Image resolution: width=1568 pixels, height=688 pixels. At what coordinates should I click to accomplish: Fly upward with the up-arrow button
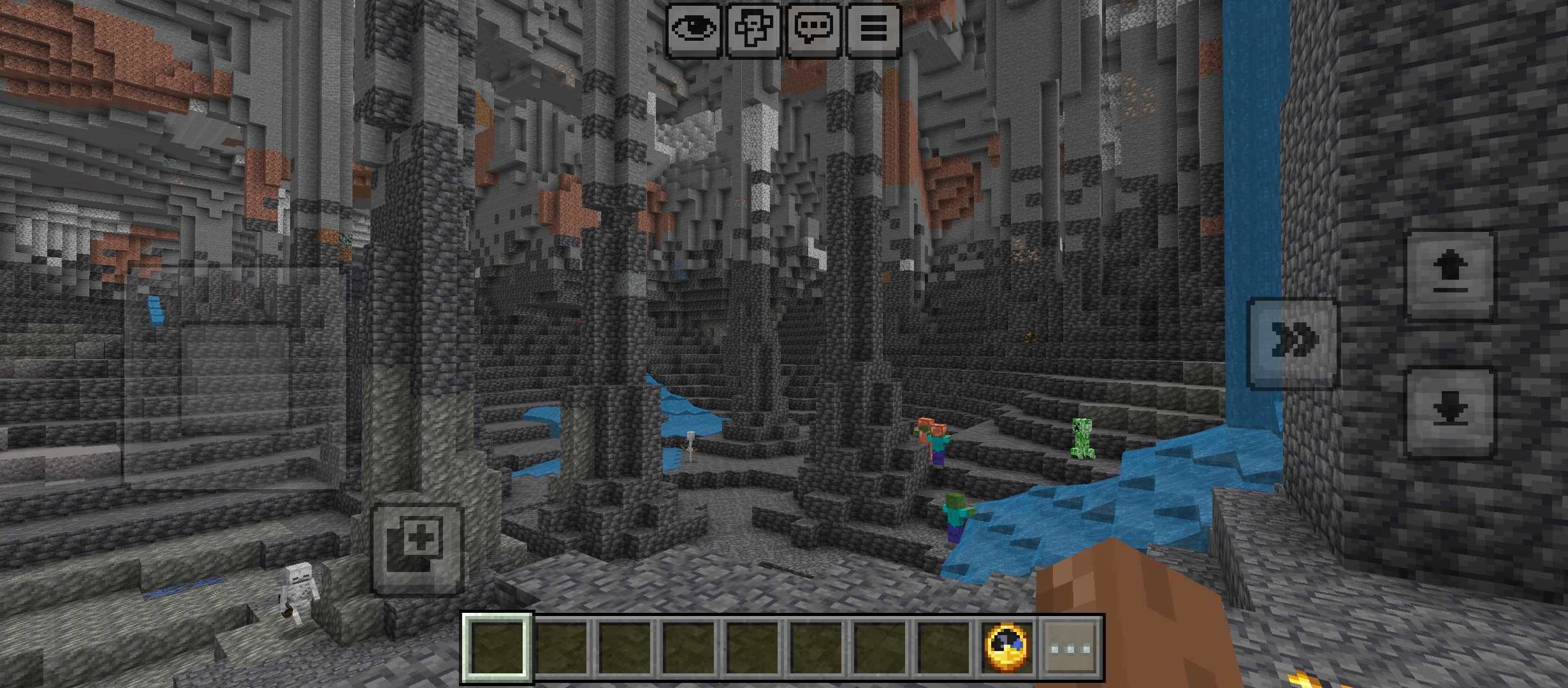(1450, 275)
